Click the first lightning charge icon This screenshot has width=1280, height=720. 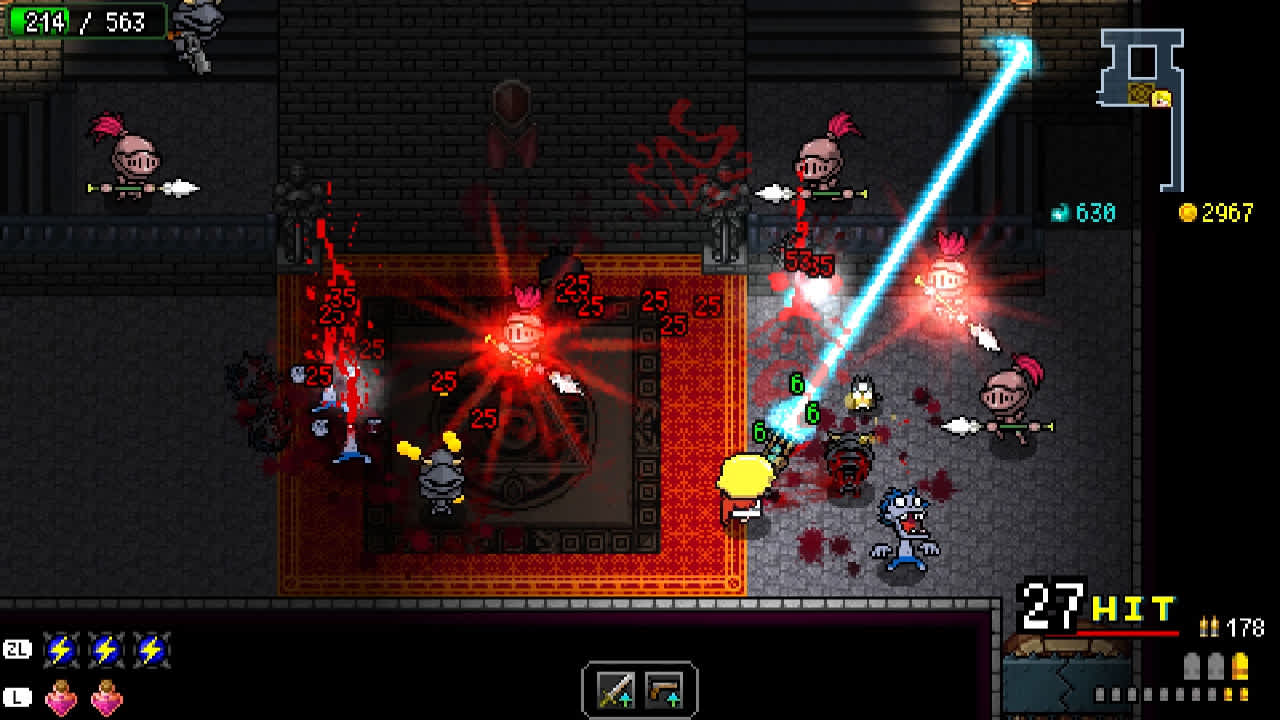[x=62, y=650]
